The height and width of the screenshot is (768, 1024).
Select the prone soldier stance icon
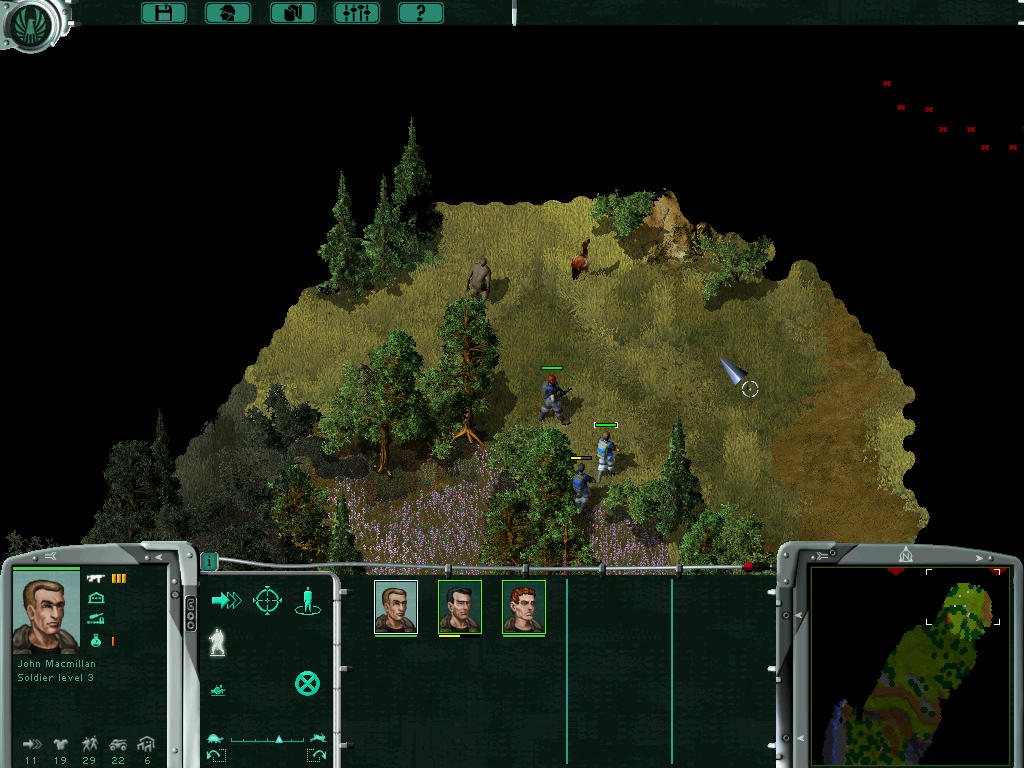pyautogui.click(x=218, y=690)
